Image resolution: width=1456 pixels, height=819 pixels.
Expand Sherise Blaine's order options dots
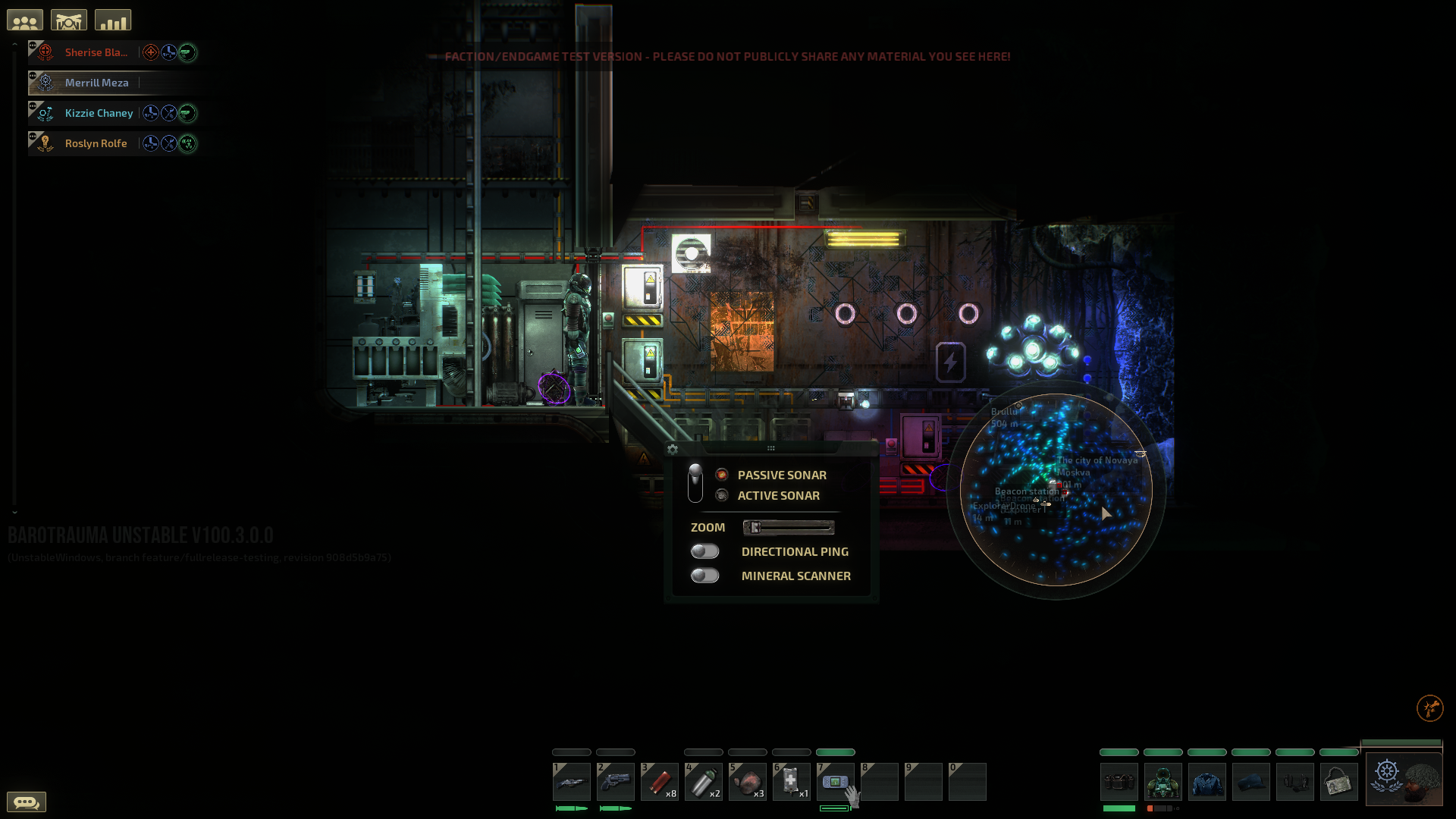33,45
